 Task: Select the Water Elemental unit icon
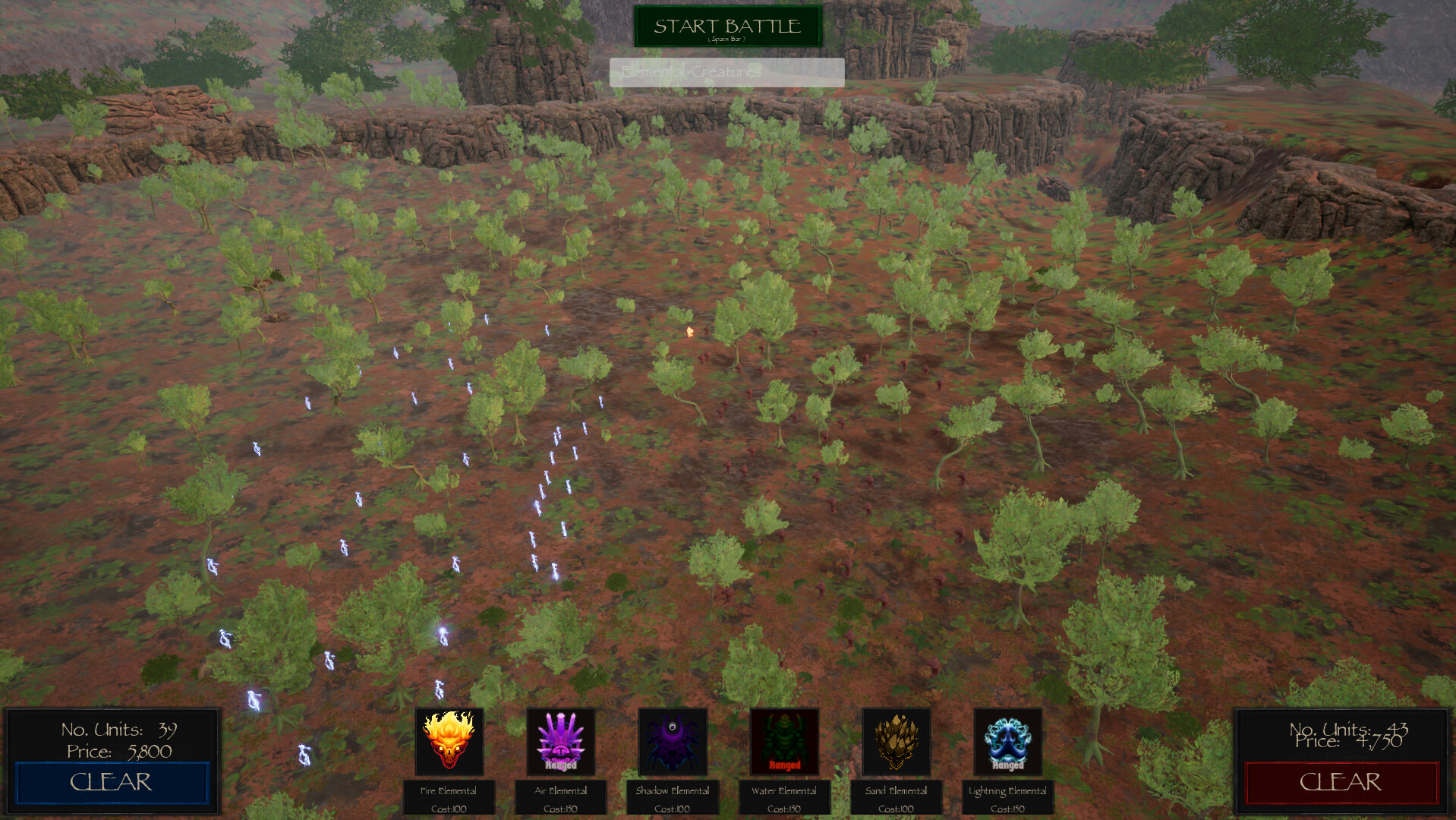click(x=784, y=742)
